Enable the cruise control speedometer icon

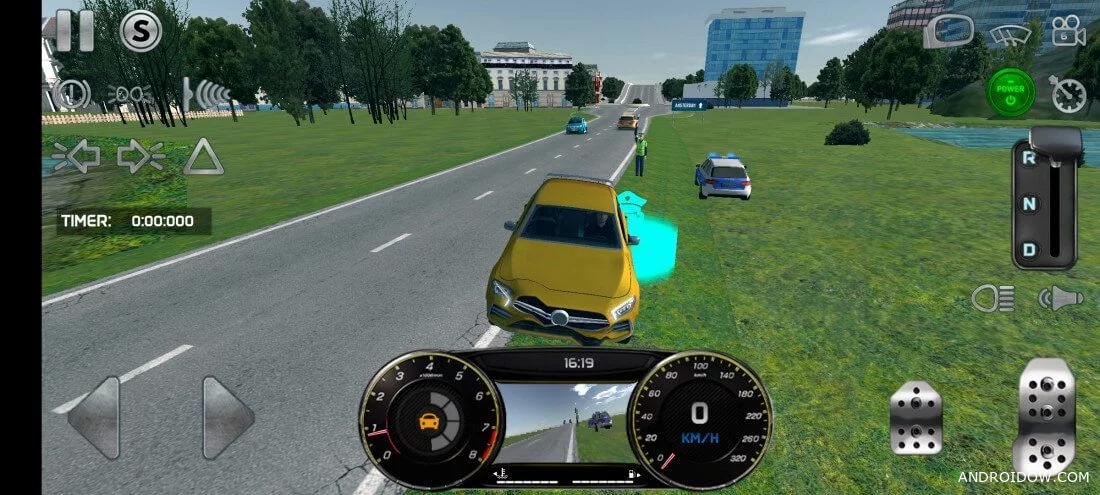pos(1069,94)
